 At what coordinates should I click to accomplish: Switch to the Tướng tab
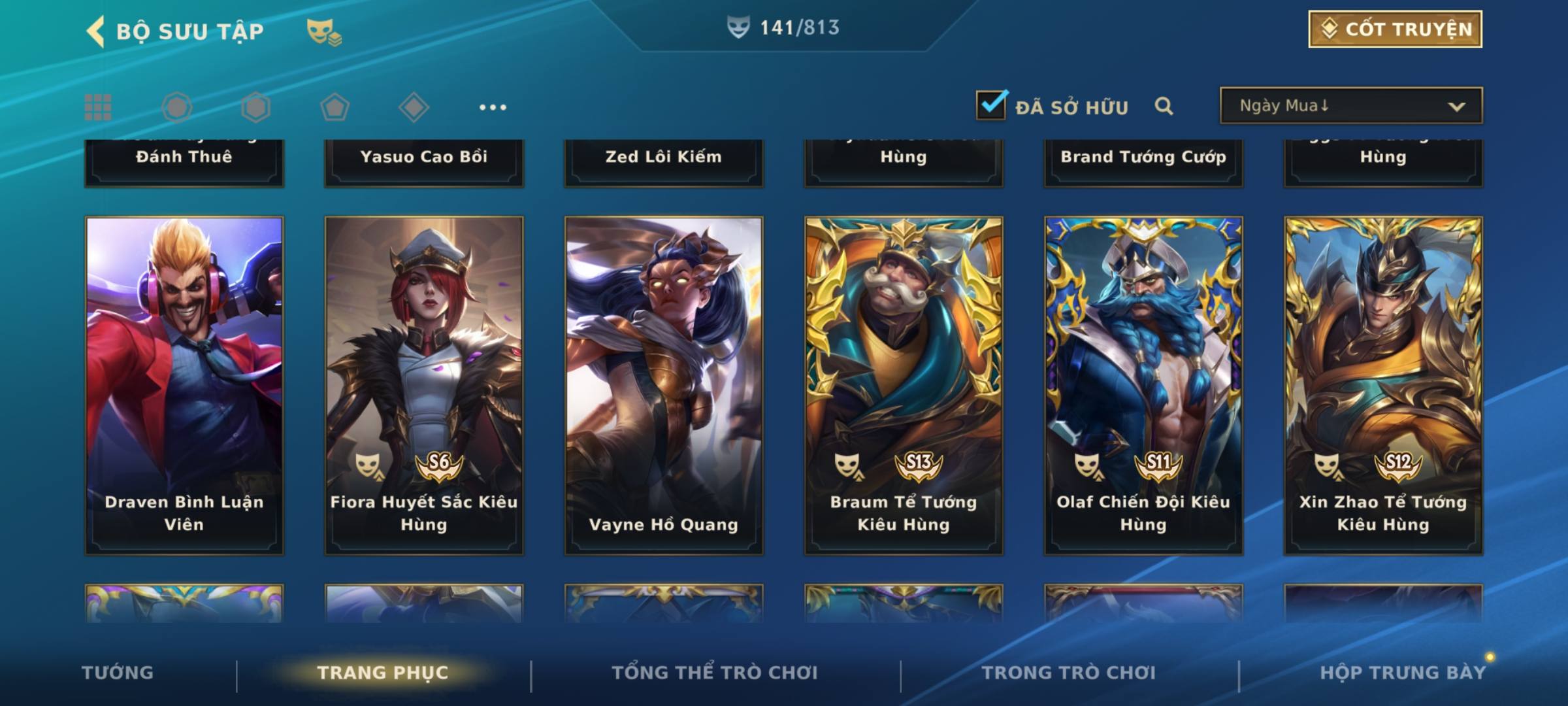click(x=118, y=673)
